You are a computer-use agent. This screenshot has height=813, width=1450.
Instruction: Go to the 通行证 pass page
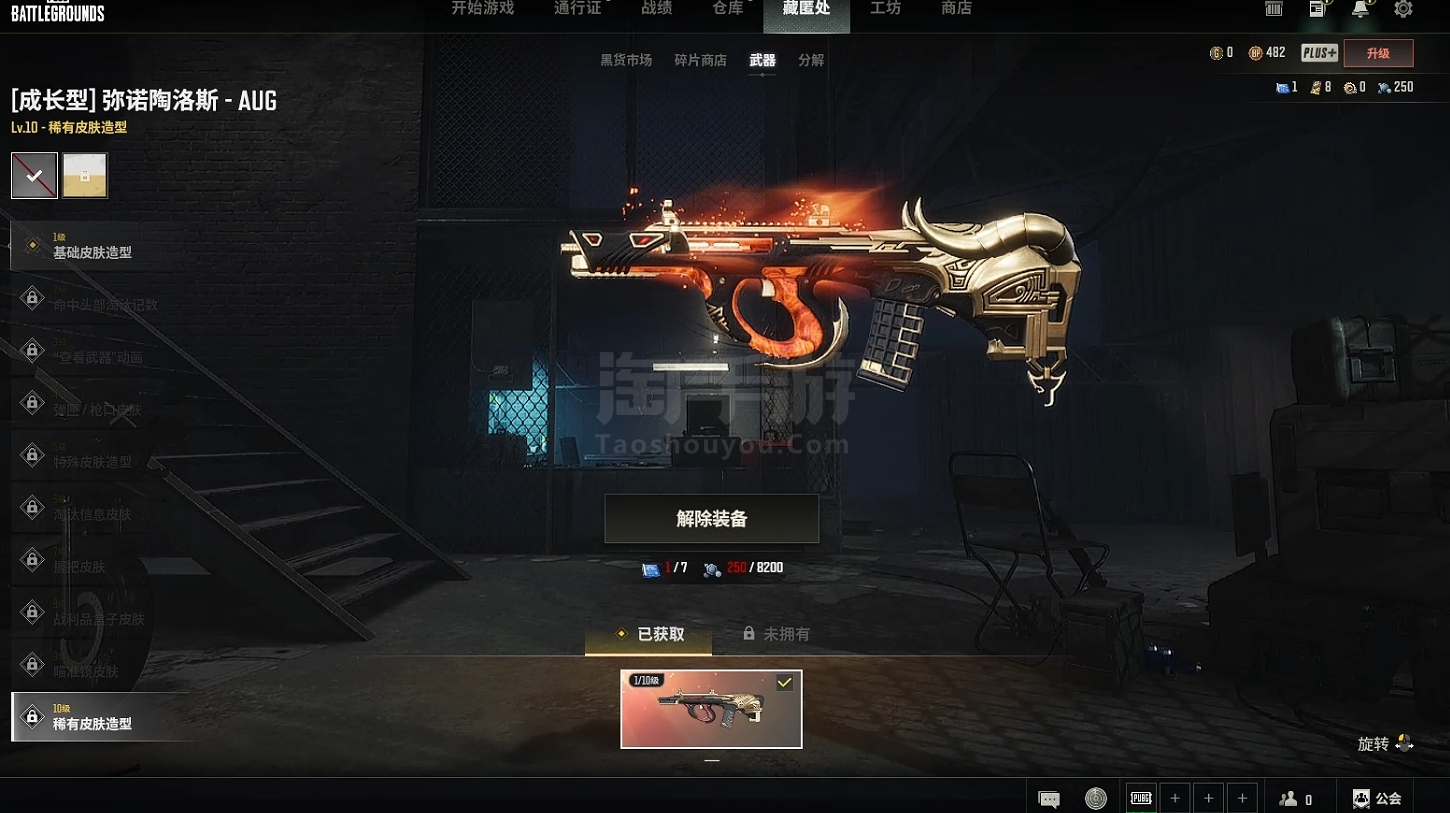coord(577,9)
